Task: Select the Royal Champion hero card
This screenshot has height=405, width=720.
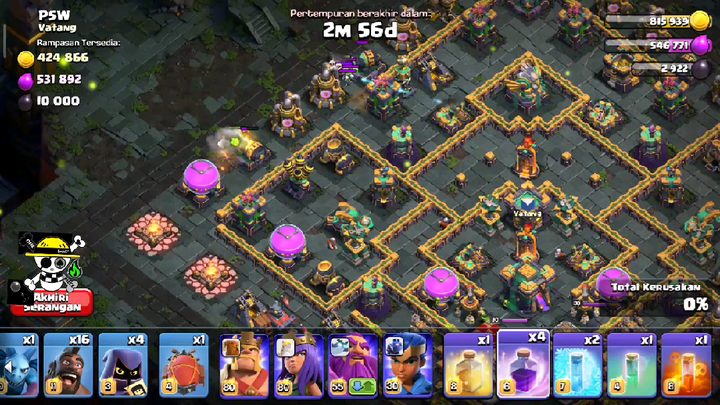Action: (406, 367)
